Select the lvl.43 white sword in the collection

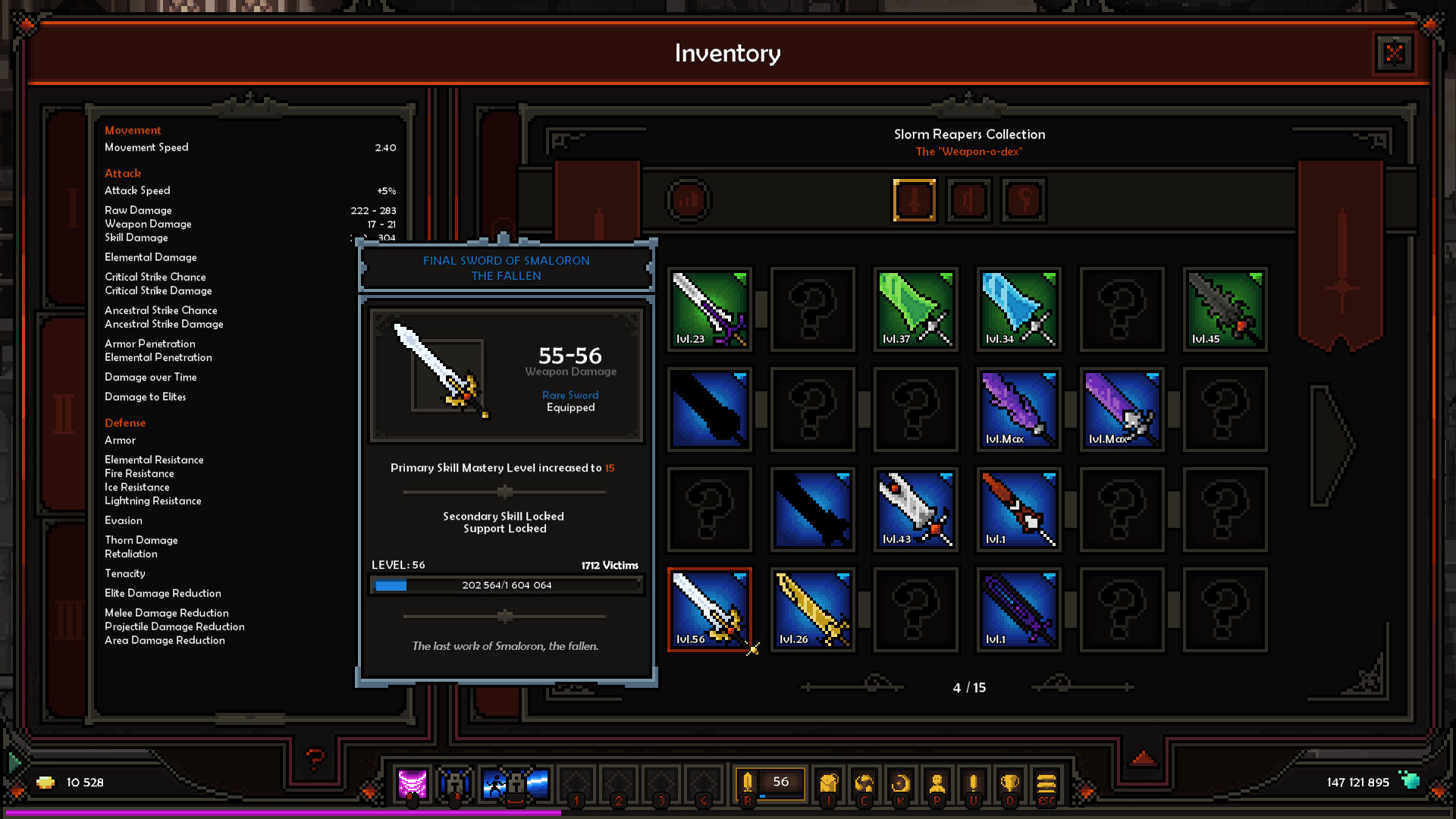(915, 508)
